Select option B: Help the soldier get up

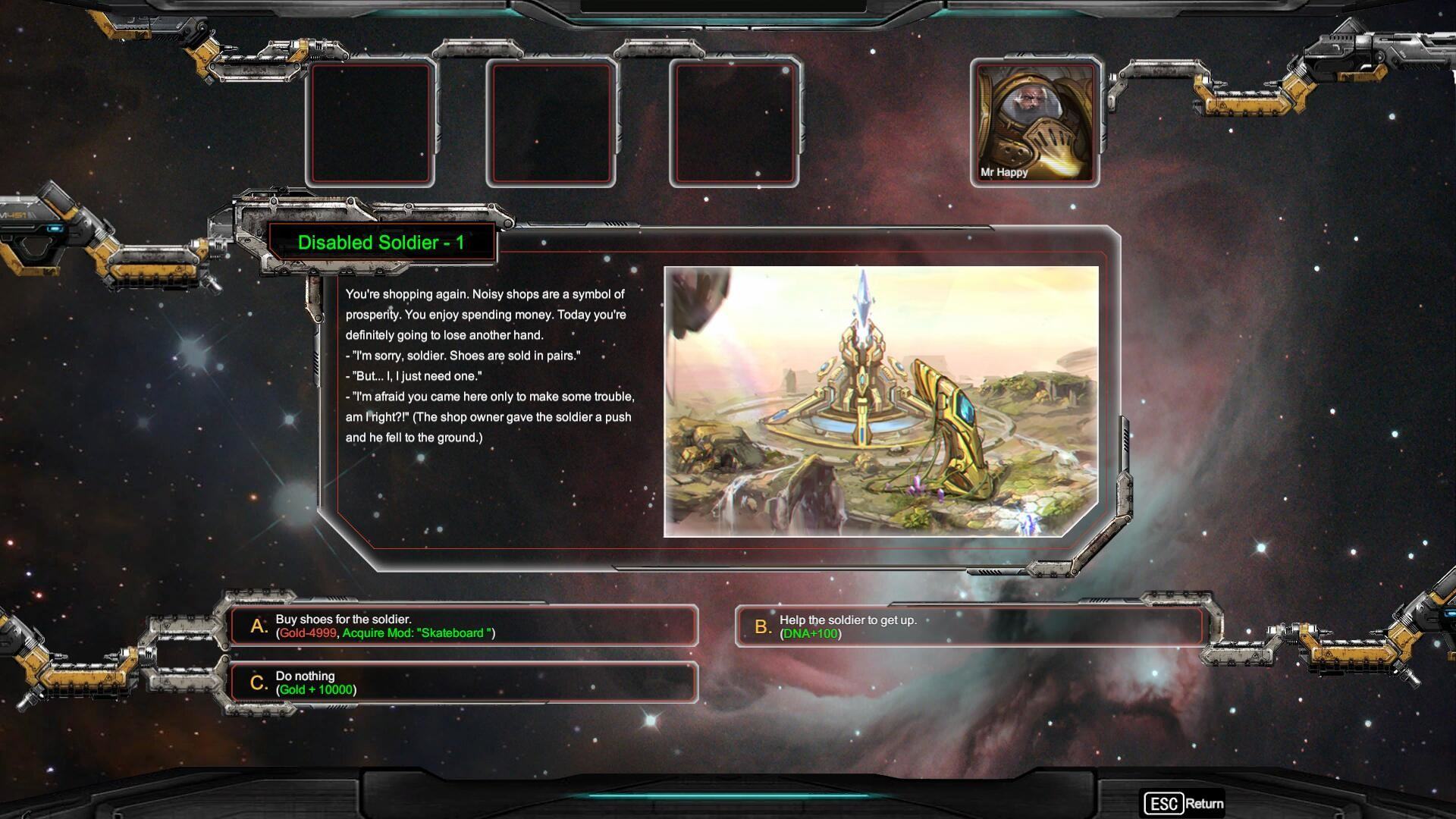click(x=968, y=626)
